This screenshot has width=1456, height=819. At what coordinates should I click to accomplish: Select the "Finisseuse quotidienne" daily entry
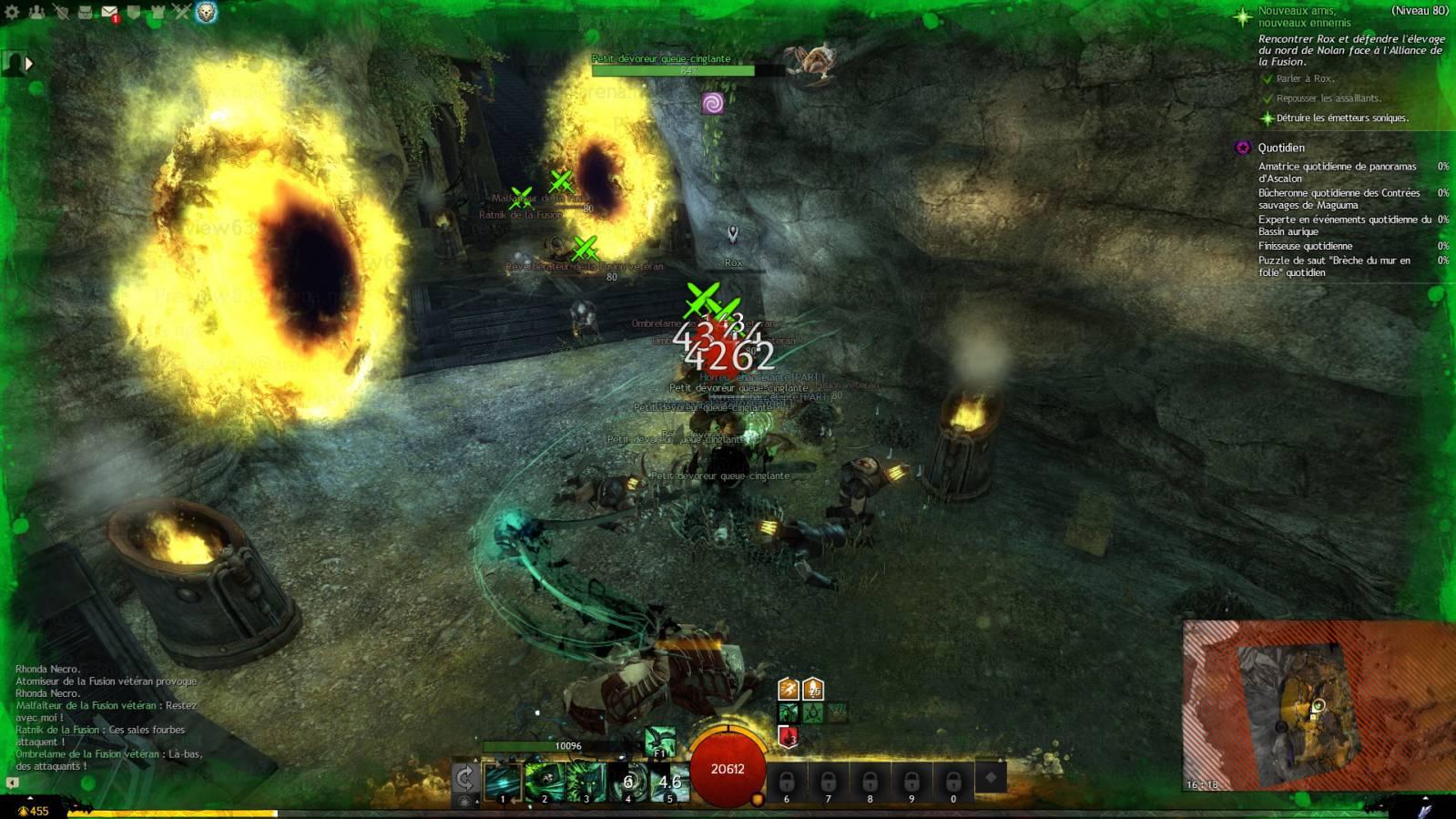1305,246
